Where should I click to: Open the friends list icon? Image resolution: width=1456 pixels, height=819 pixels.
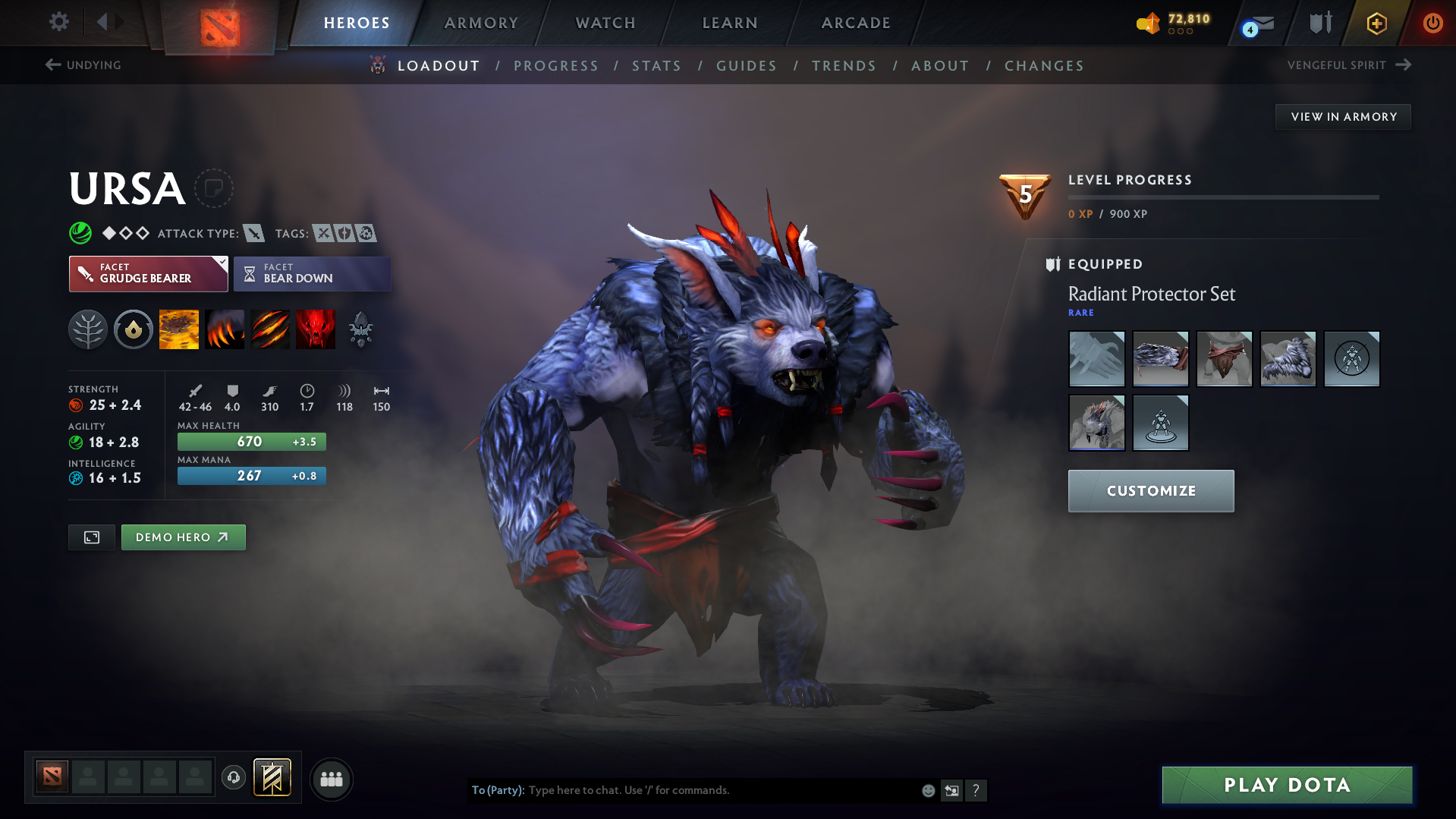click(x=332, y=779)
